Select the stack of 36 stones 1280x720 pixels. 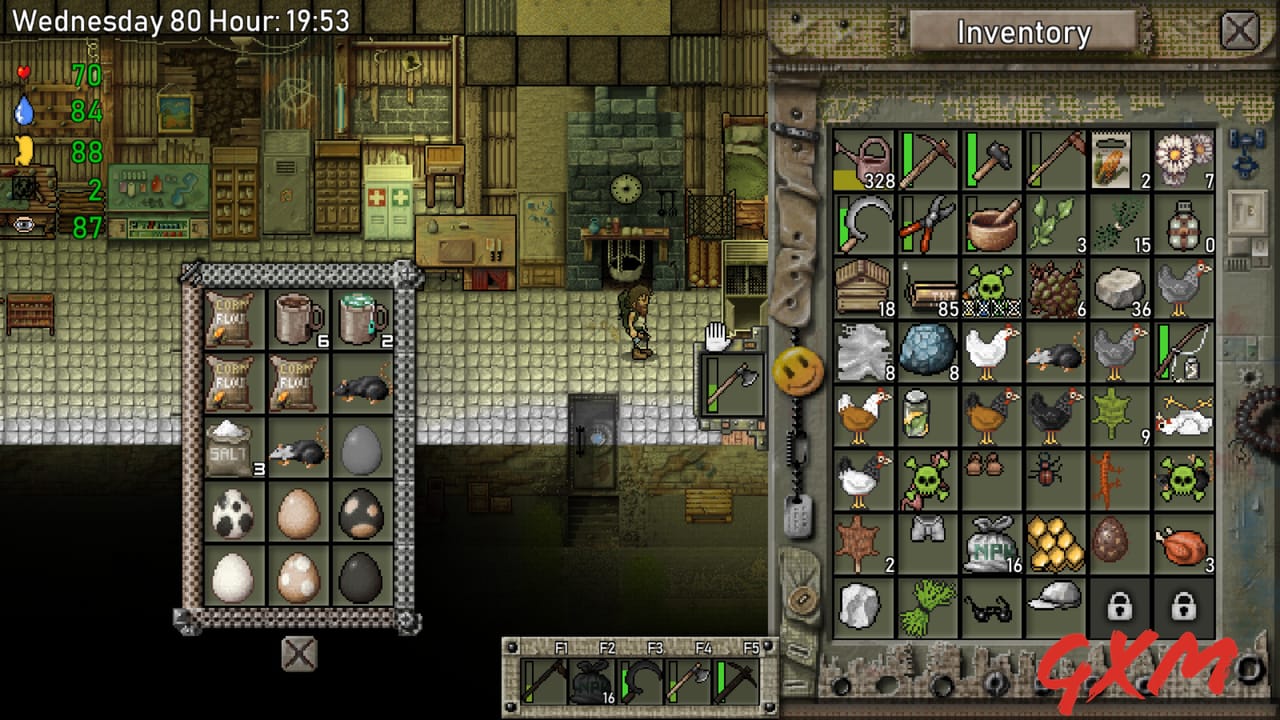(1118, 288)
